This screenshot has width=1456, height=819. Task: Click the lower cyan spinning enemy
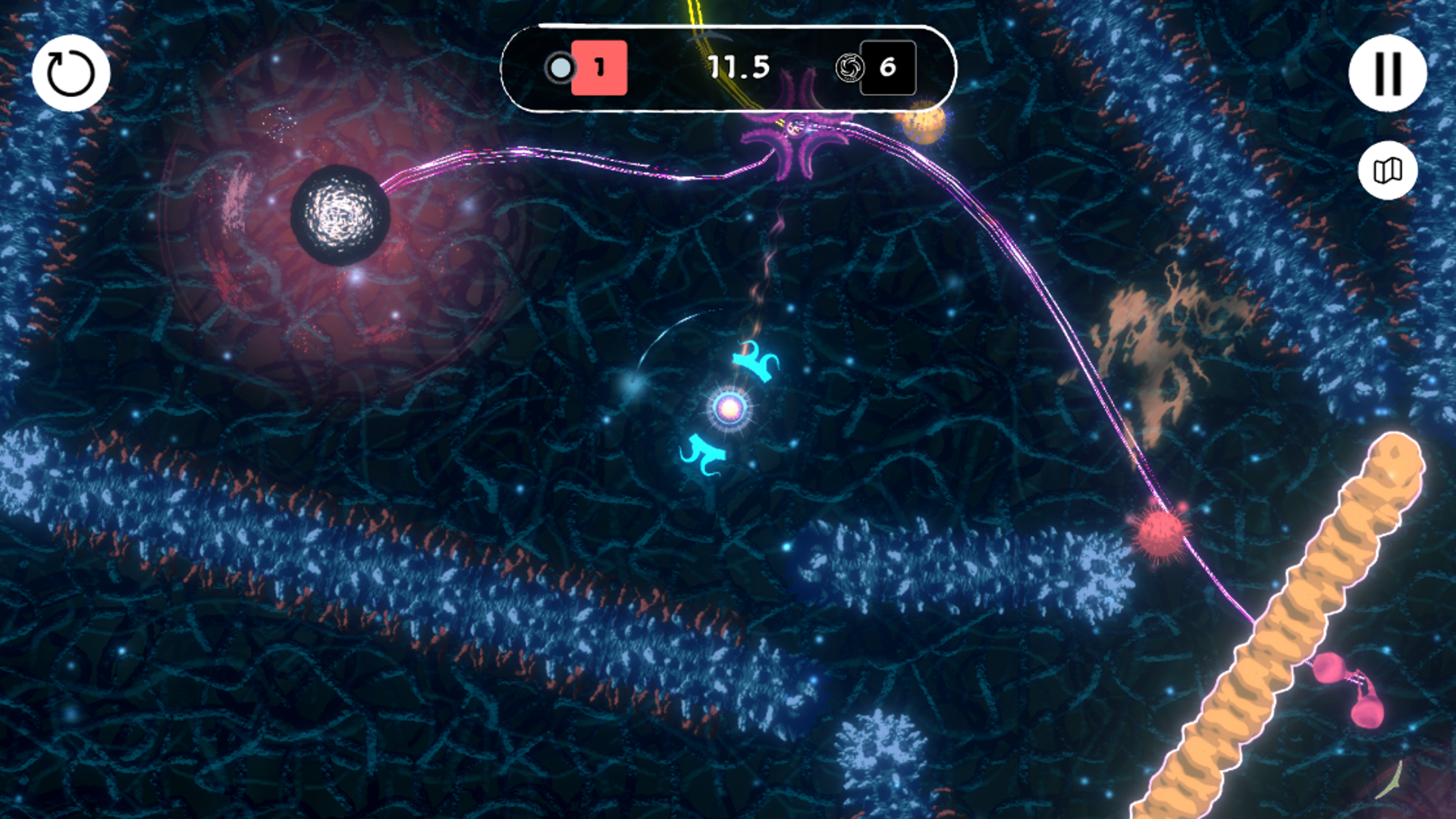[701, 455]
